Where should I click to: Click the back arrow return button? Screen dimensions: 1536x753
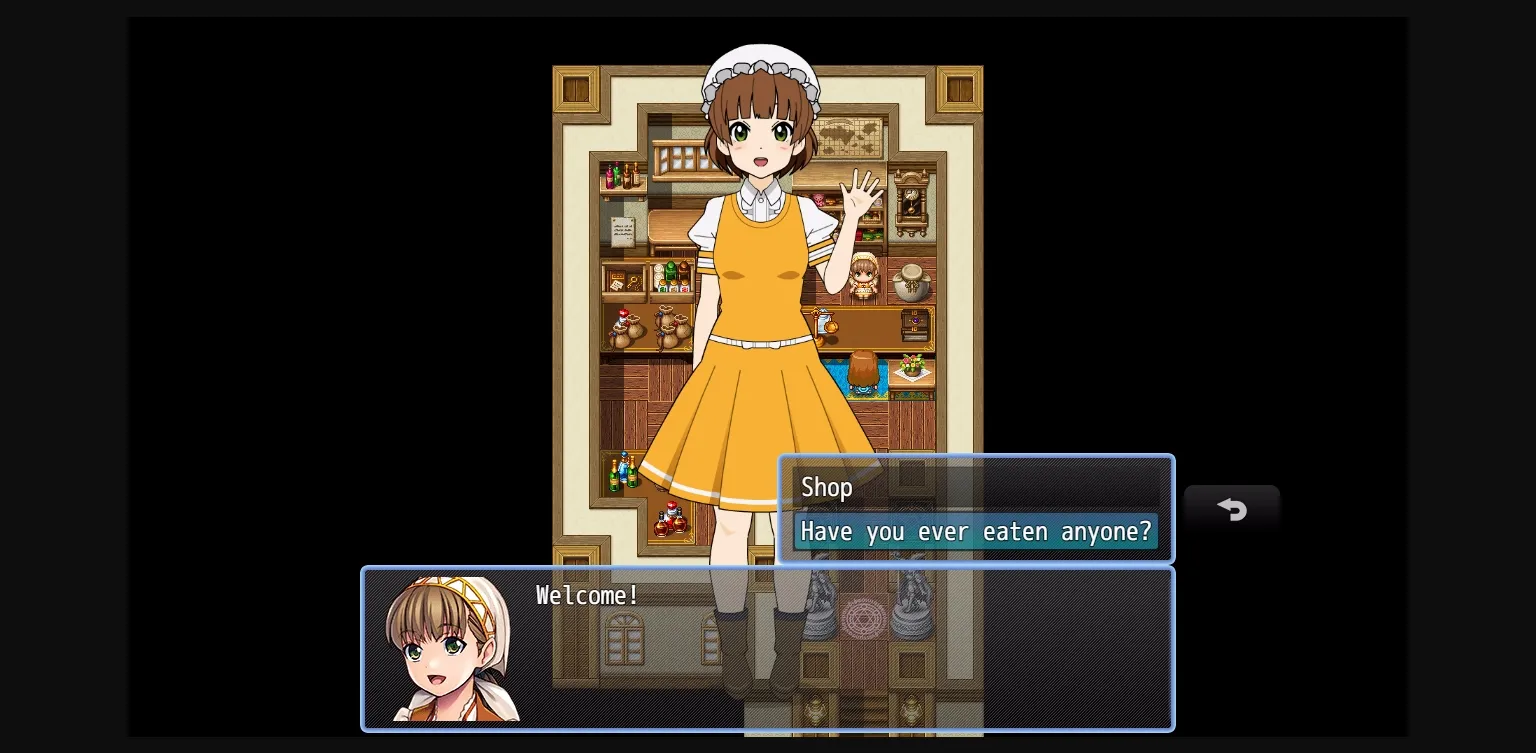click(x=1232, y=510)
